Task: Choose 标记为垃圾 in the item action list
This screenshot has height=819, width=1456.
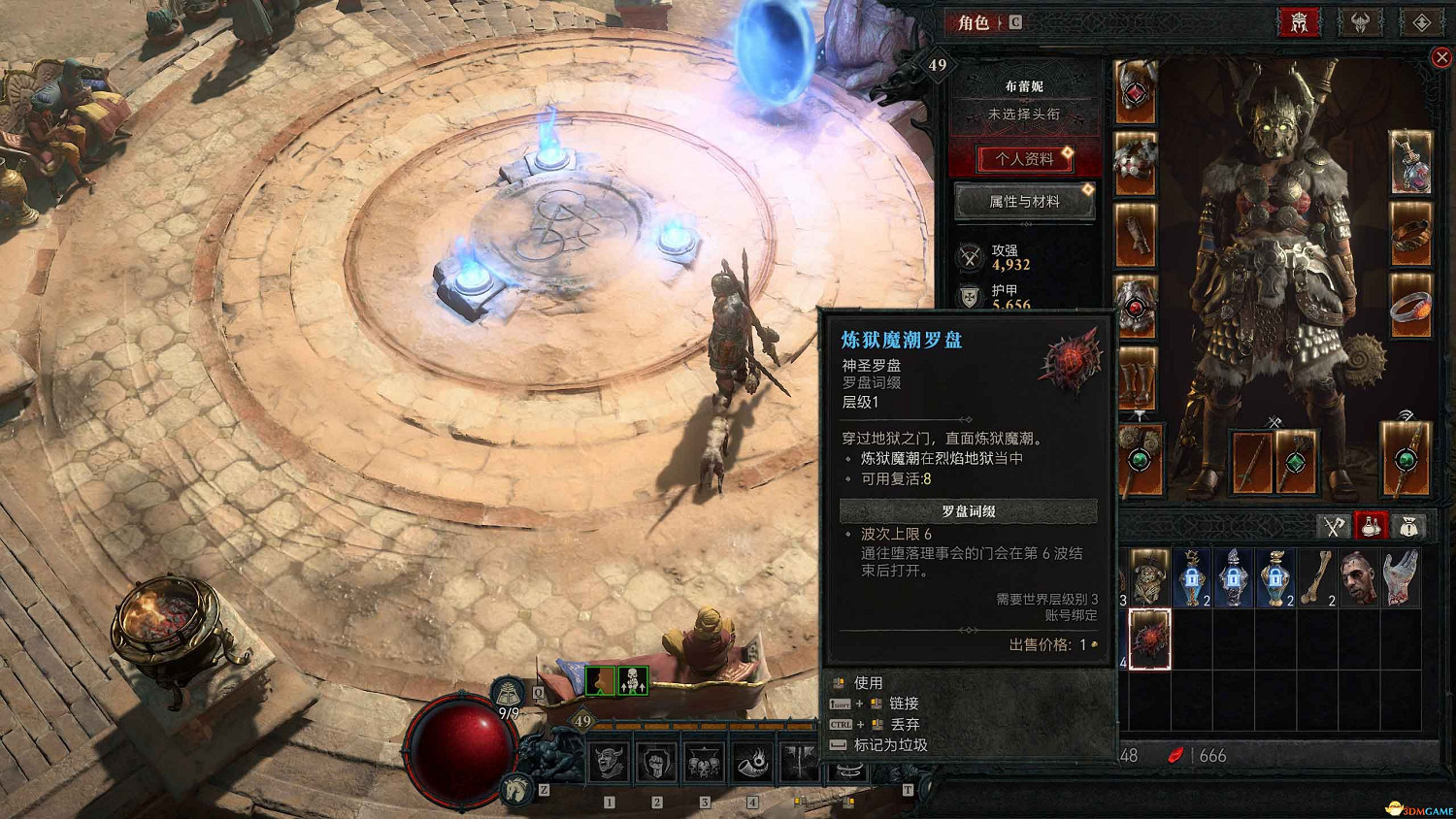Action: [889, 745]
